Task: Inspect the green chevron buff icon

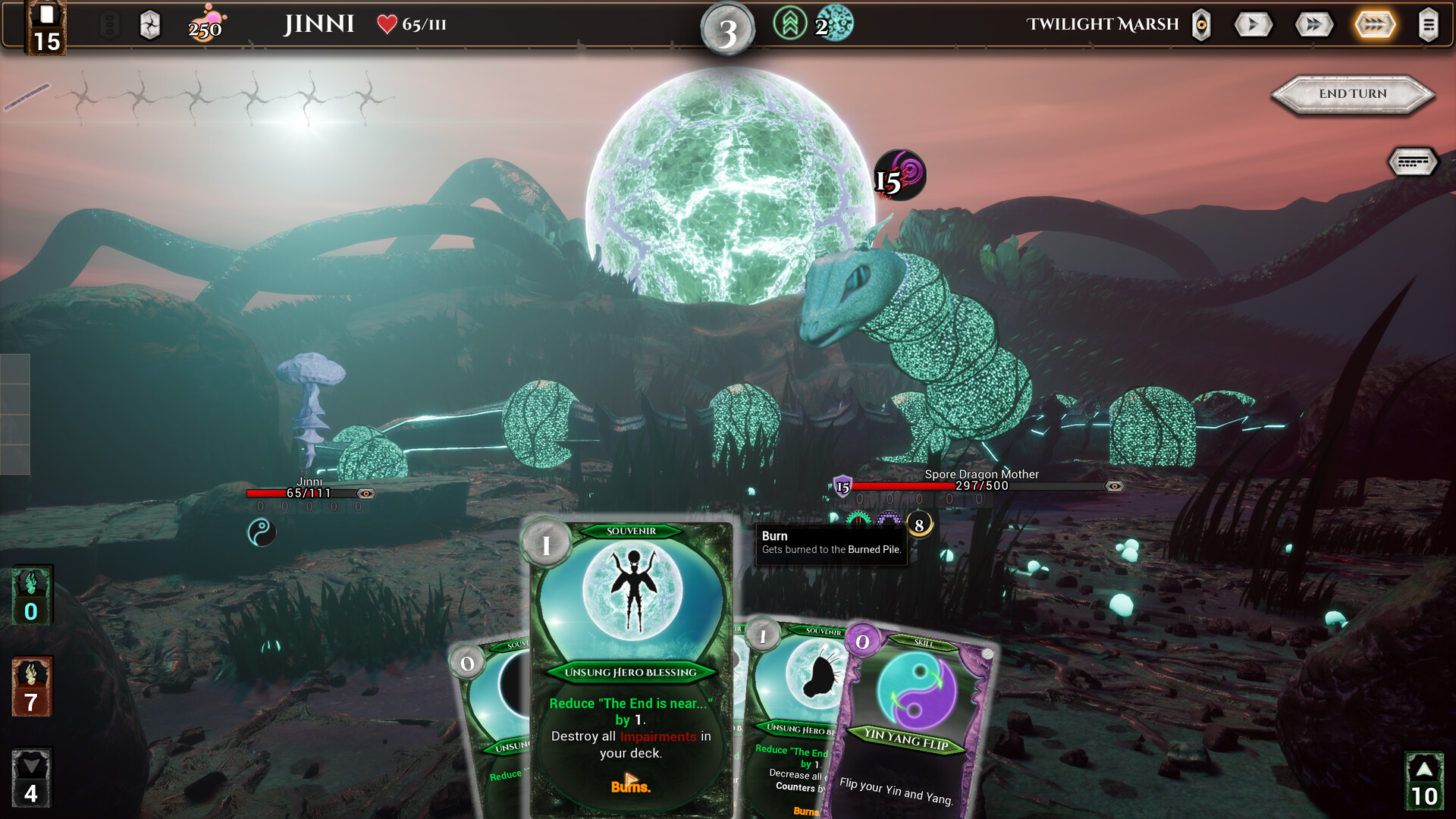Action: click(789, 24)
